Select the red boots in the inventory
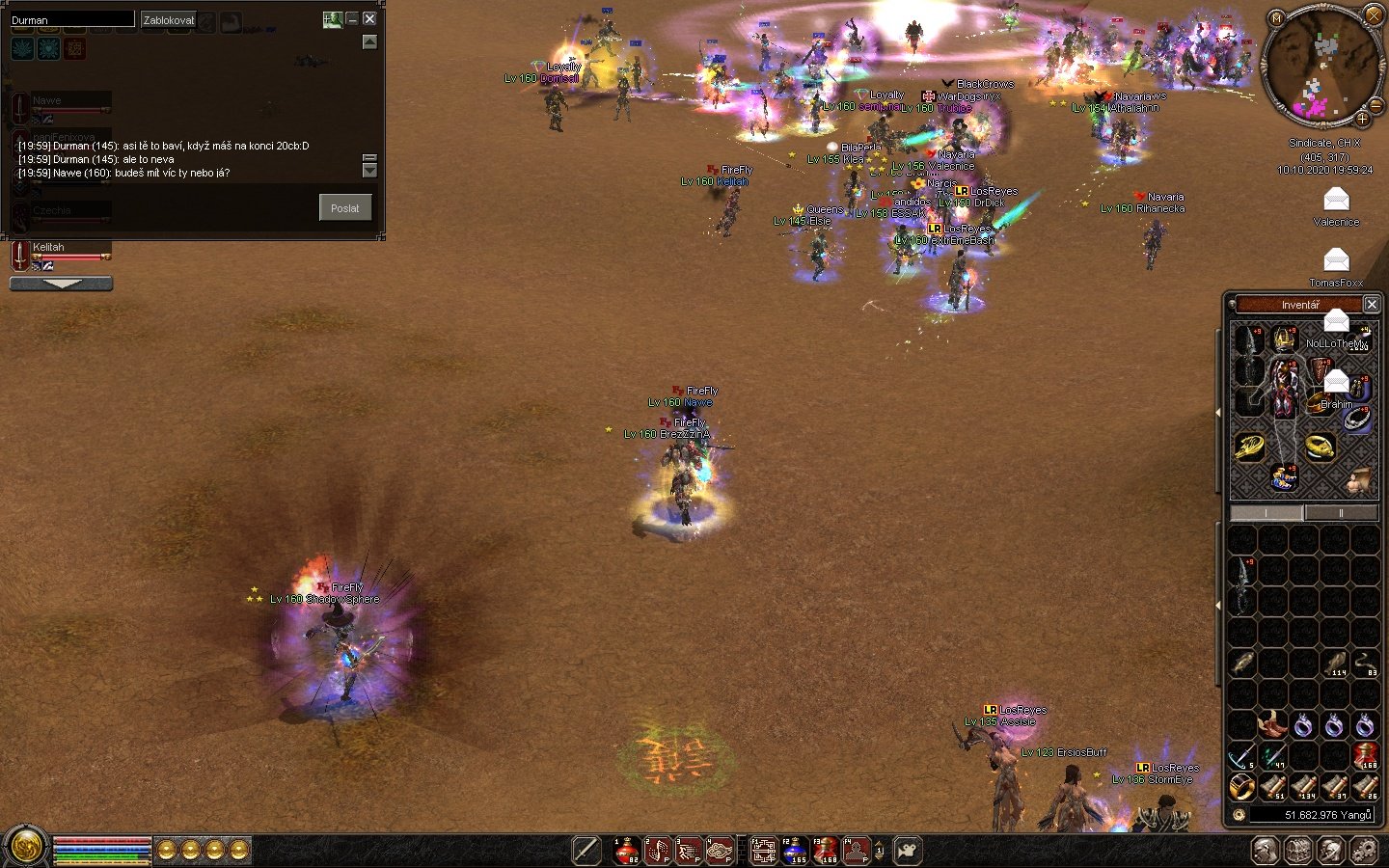Image resolution: width=1389 pixels, height=868 pixels. pos(1271,722)
